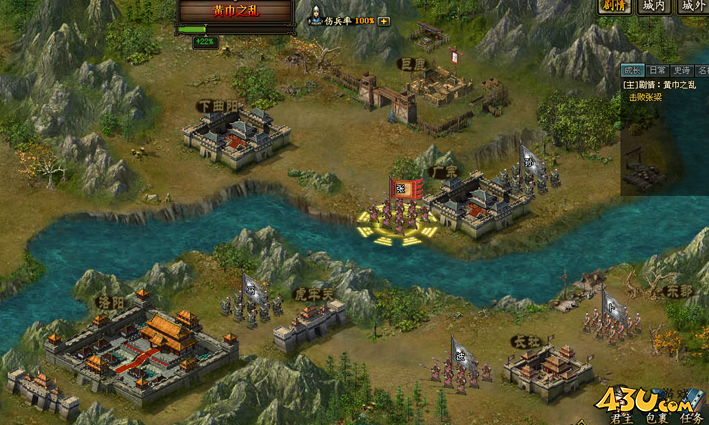
Task: Open the 城内 inner city view
Action: 655,6
